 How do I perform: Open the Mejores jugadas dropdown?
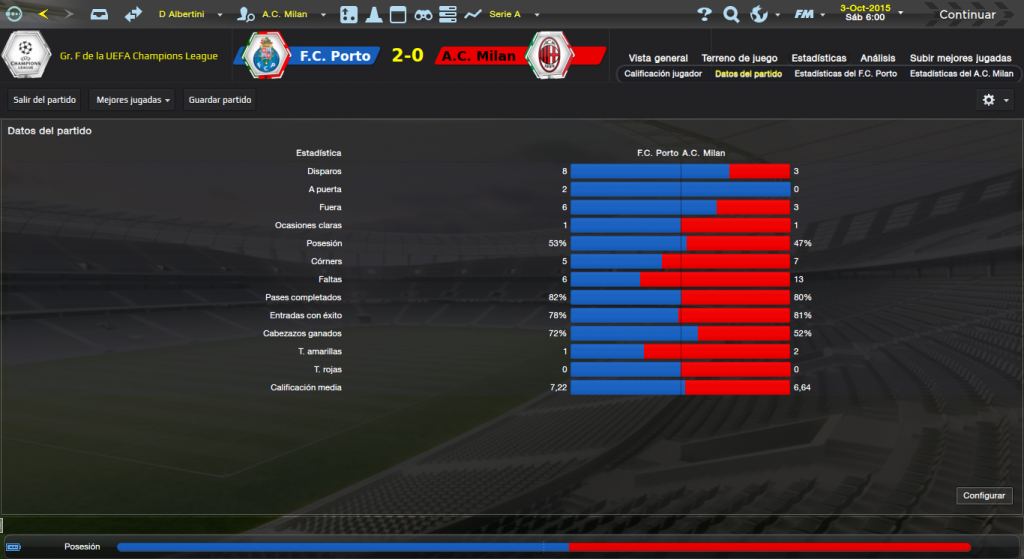tap(131, 100)
